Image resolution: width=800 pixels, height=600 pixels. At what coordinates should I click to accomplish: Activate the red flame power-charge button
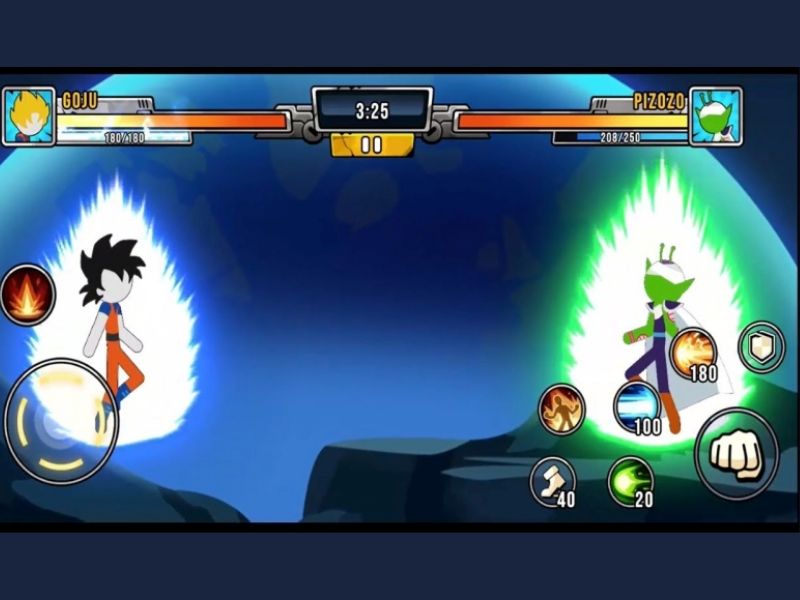(27, 294)
